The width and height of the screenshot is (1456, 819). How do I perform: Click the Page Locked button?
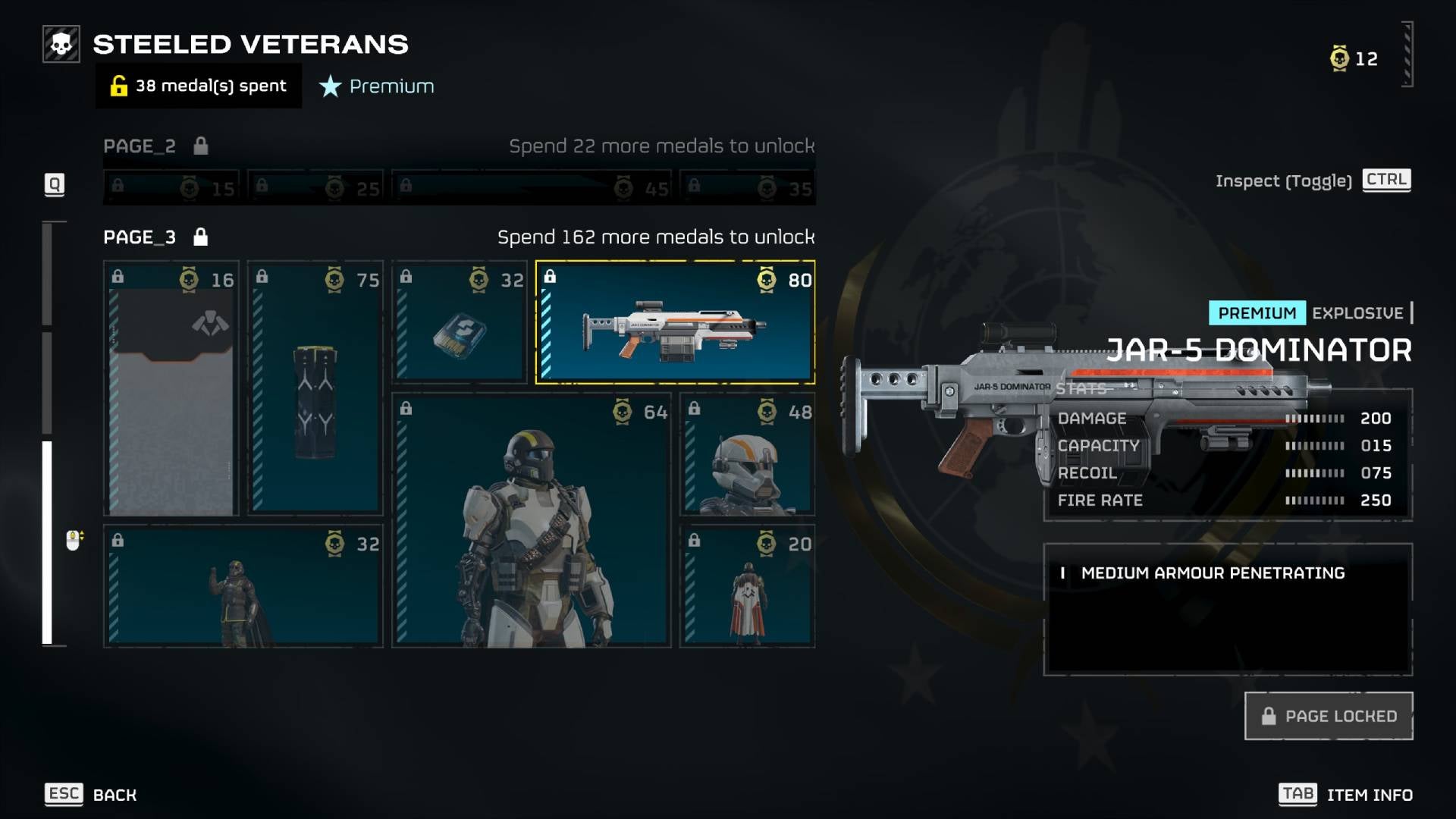(1329, 716)
